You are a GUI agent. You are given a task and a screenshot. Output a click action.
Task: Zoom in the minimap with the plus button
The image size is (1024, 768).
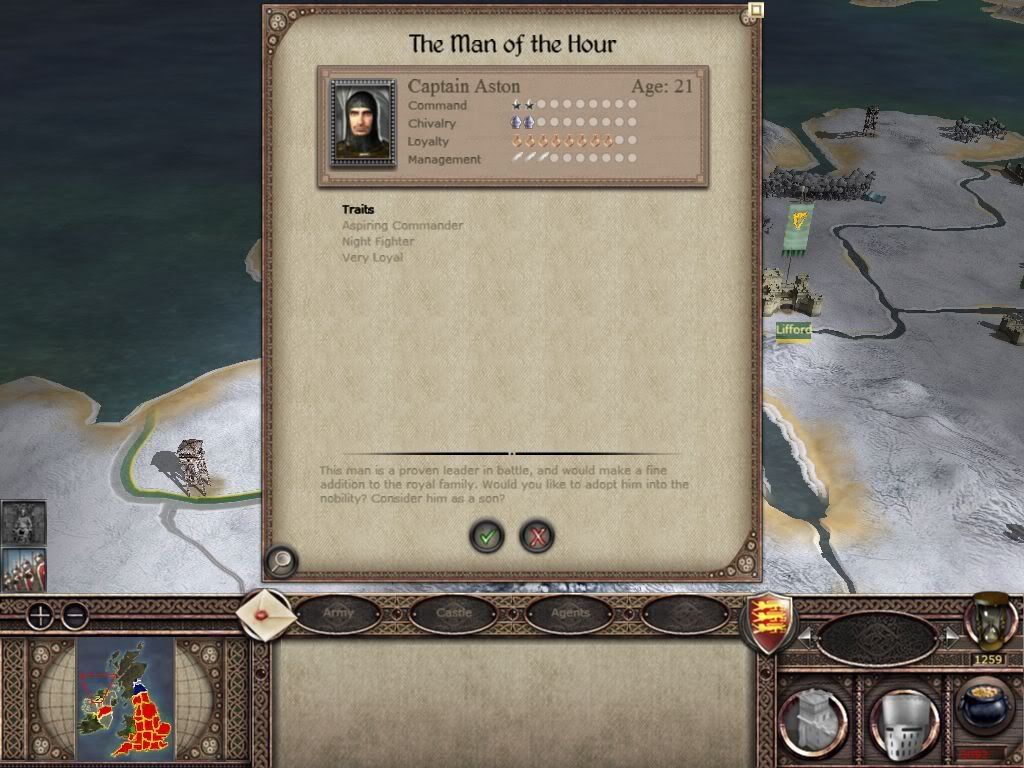point(39,616)
